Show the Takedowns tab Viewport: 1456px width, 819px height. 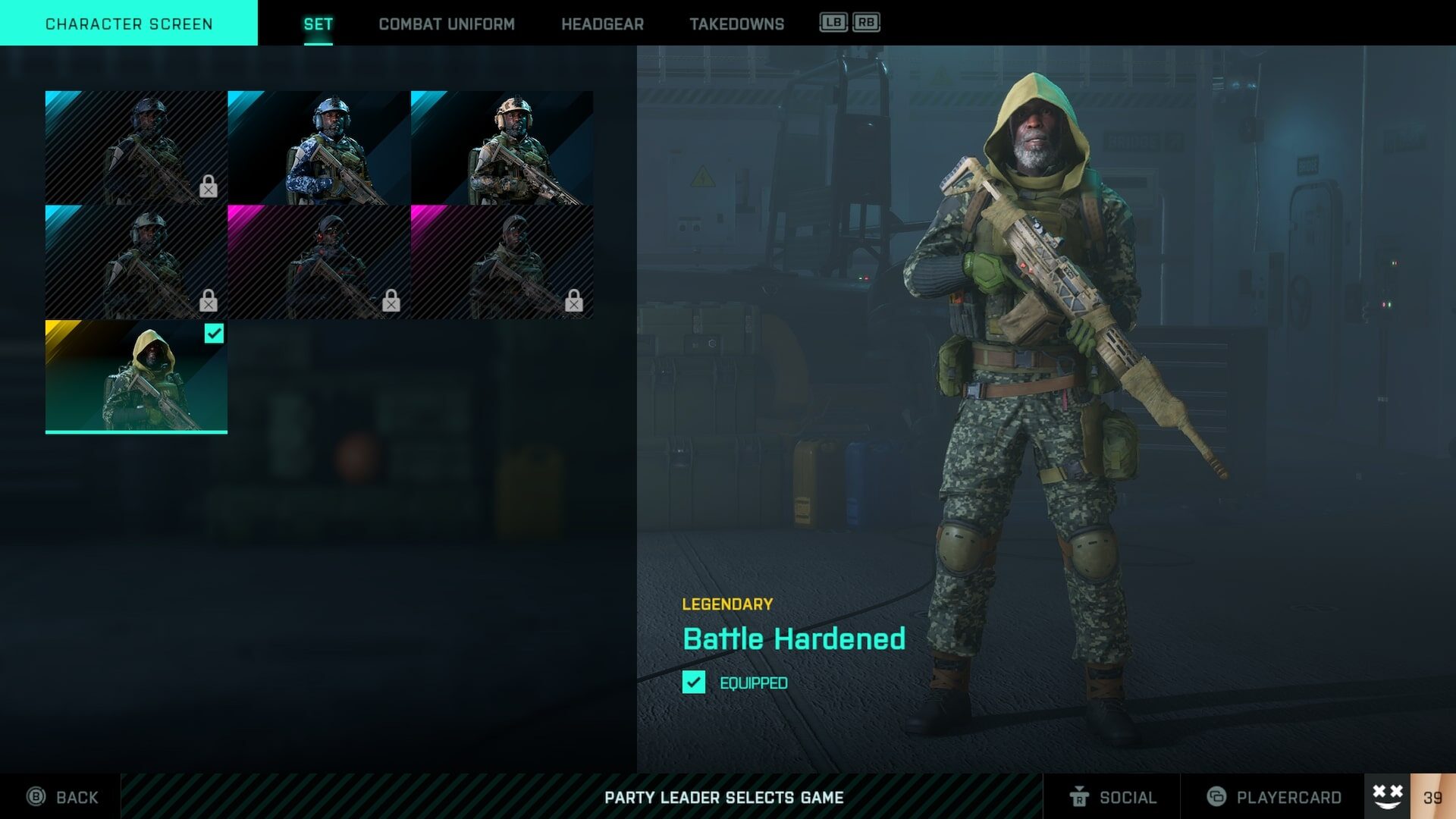736,24
